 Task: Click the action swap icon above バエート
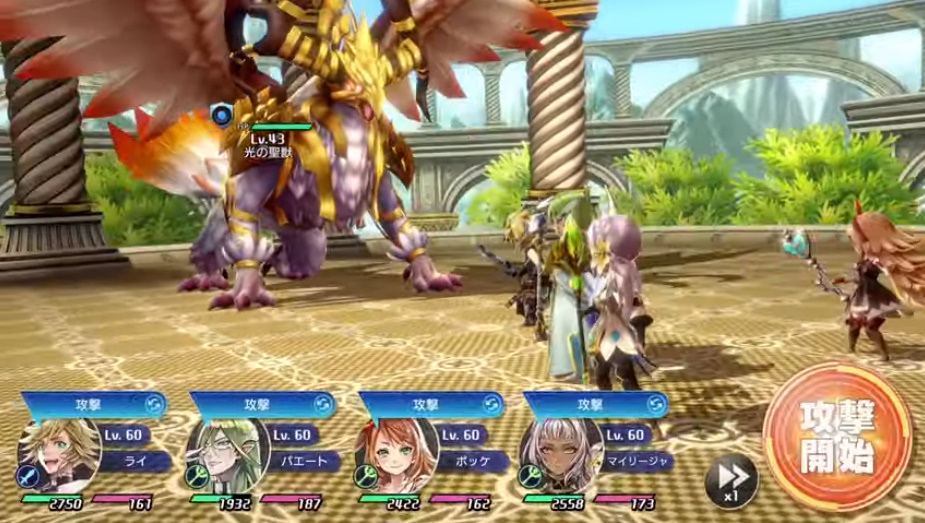[x=322, y=404]
